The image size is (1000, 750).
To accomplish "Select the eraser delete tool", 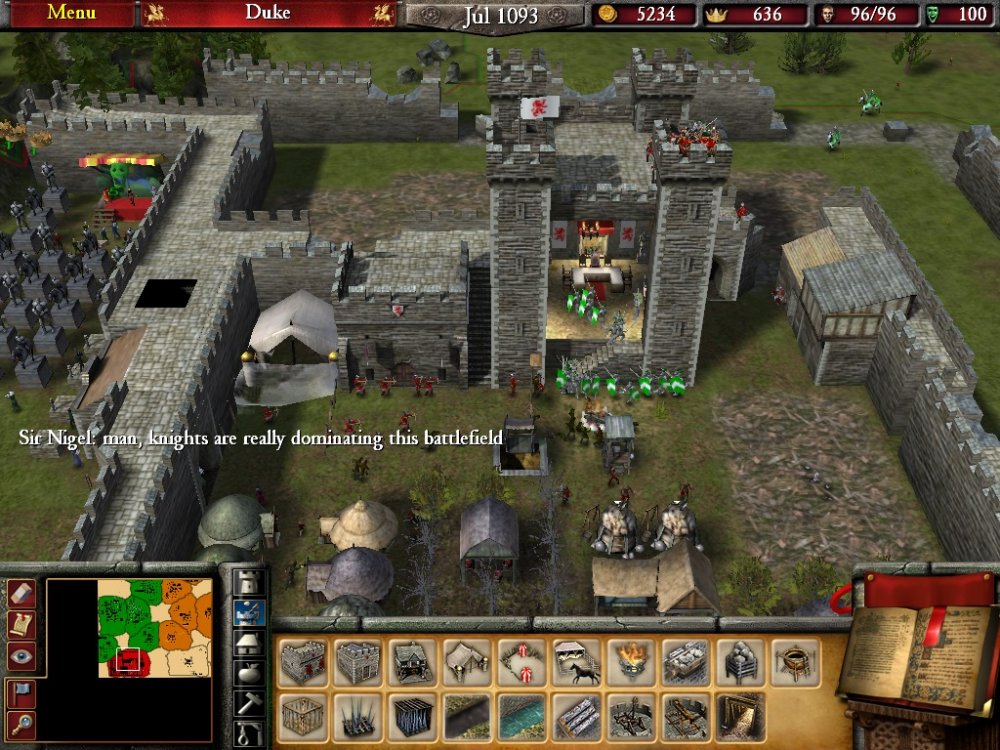I will 22,592.
